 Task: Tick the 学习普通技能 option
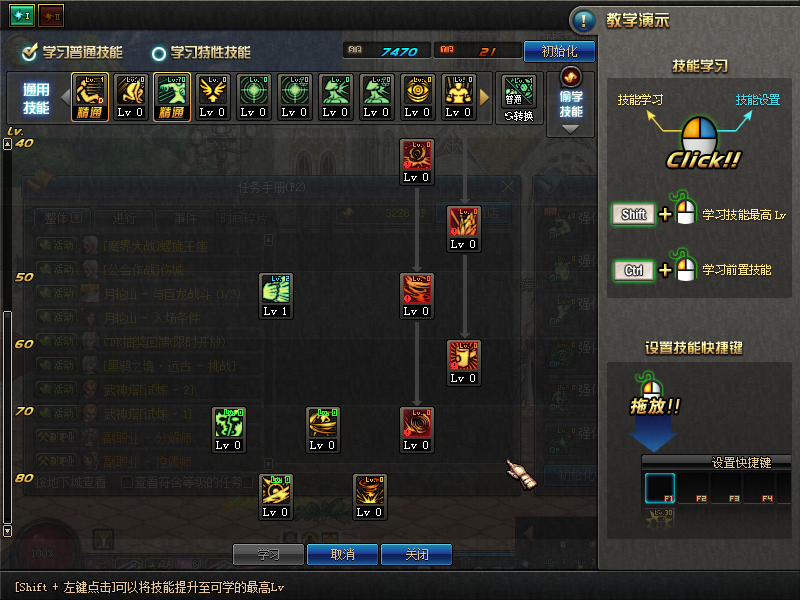click(30, 52)
